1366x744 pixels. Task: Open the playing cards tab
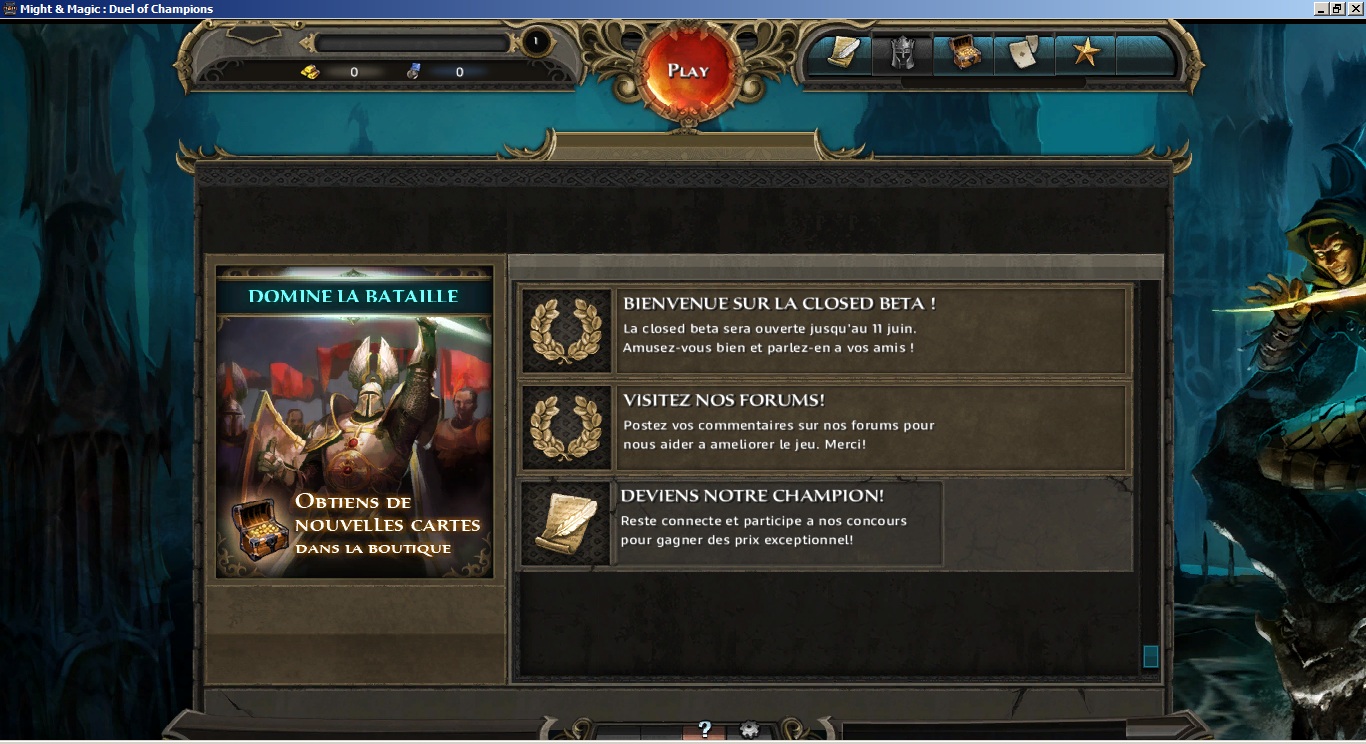click(x=1024, y=54)
